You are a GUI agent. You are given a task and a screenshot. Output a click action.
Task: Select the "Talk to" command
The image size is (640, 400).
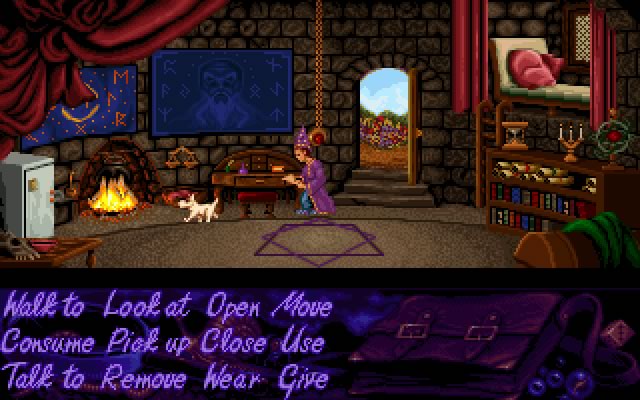click(x=44, y=378)
